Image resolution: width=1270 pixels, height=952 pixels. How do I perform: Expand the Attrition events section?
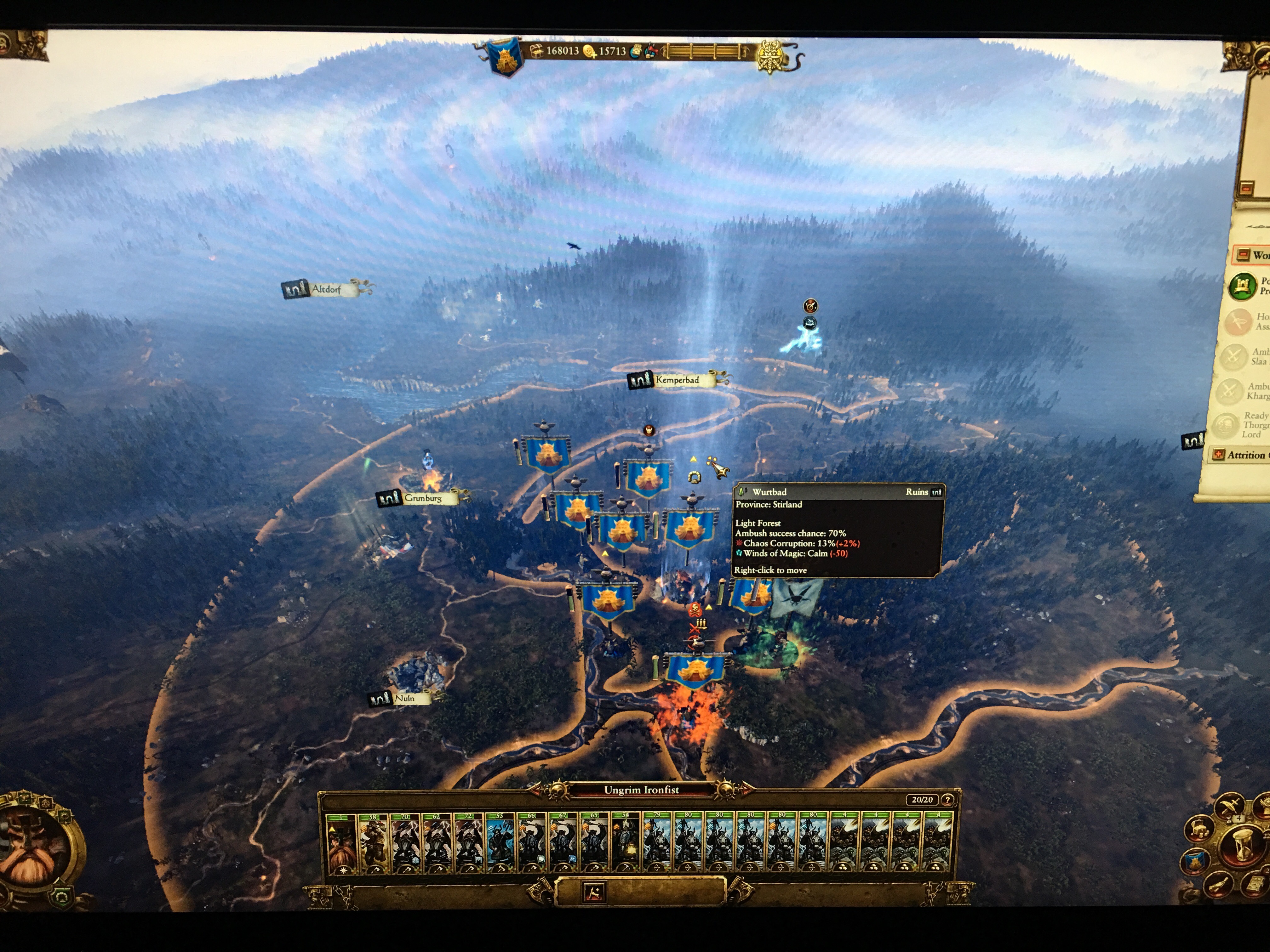1217,455
